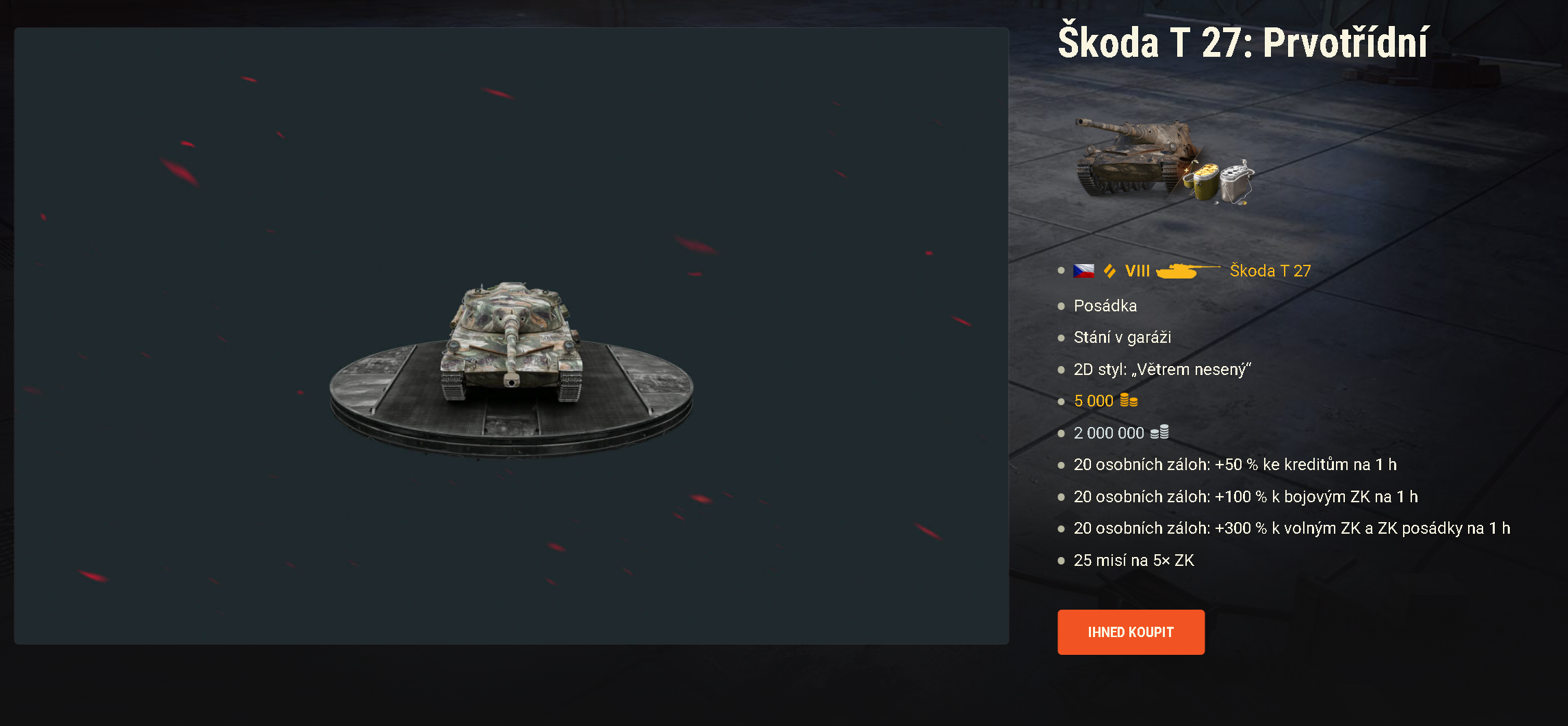This screenshot has width=1568, height=726.
Task: Click the plus symbol between tank and consumables
Action: [1187, 170]
